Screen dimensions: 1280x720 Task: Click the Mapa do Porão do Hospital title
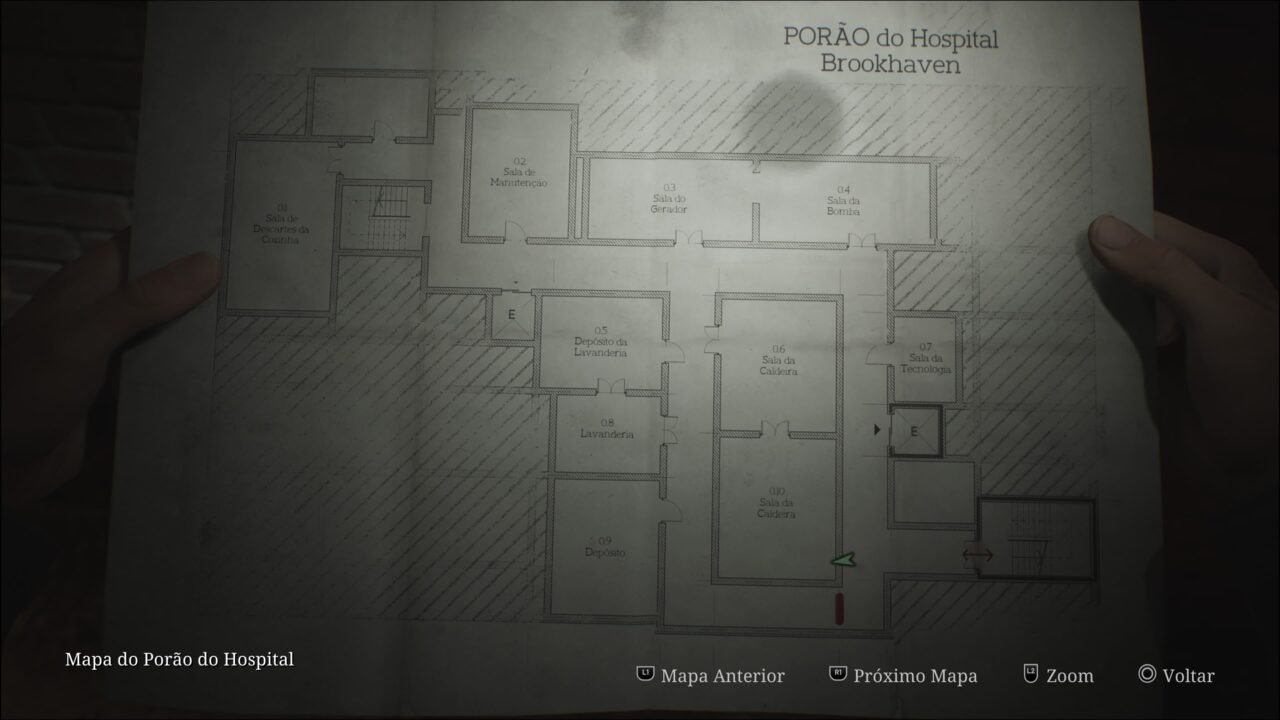coord(178,659)
